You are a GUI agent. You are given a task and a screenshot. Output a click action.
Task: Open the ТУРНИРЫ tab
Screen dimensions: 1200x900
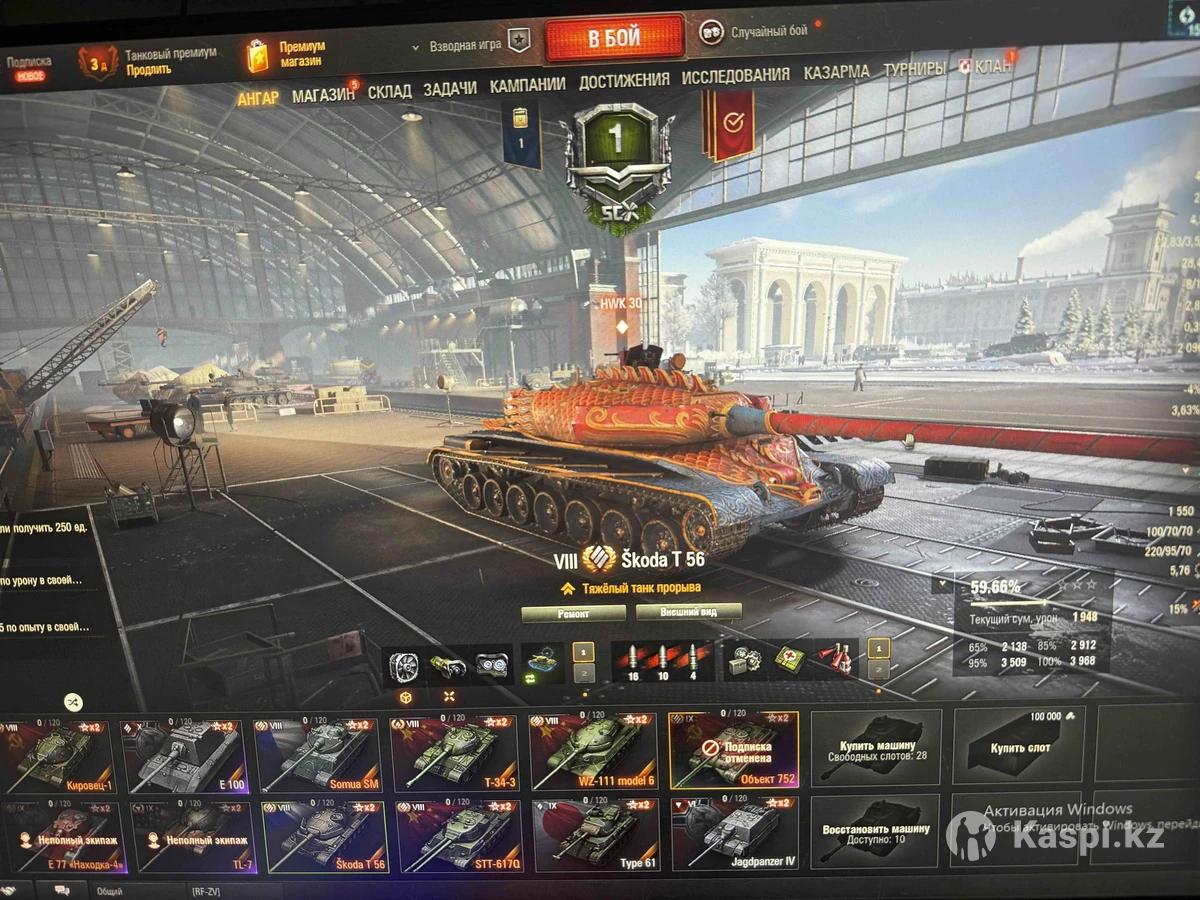[913, 70]
